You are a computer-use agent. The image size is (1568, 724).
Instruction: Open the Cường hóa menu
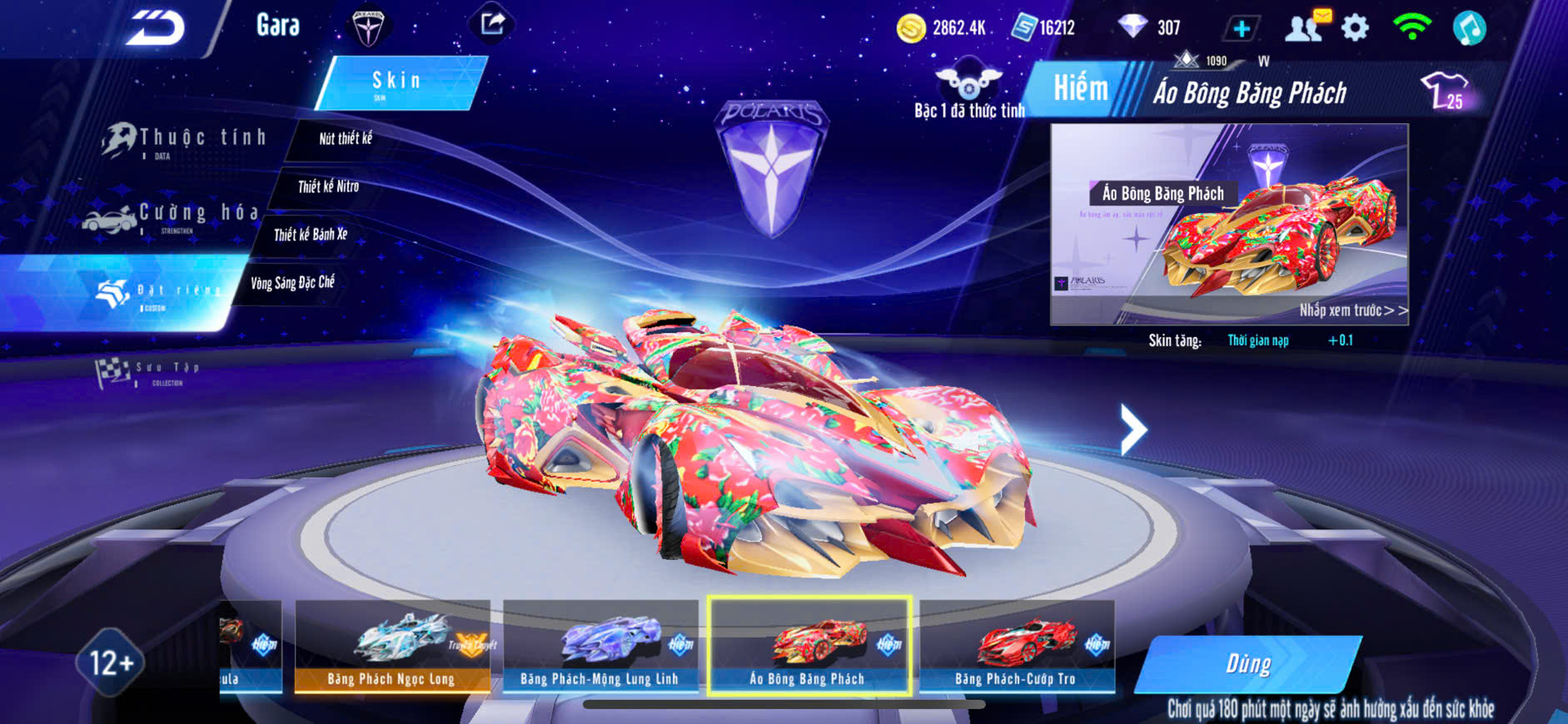coord(175,216)
